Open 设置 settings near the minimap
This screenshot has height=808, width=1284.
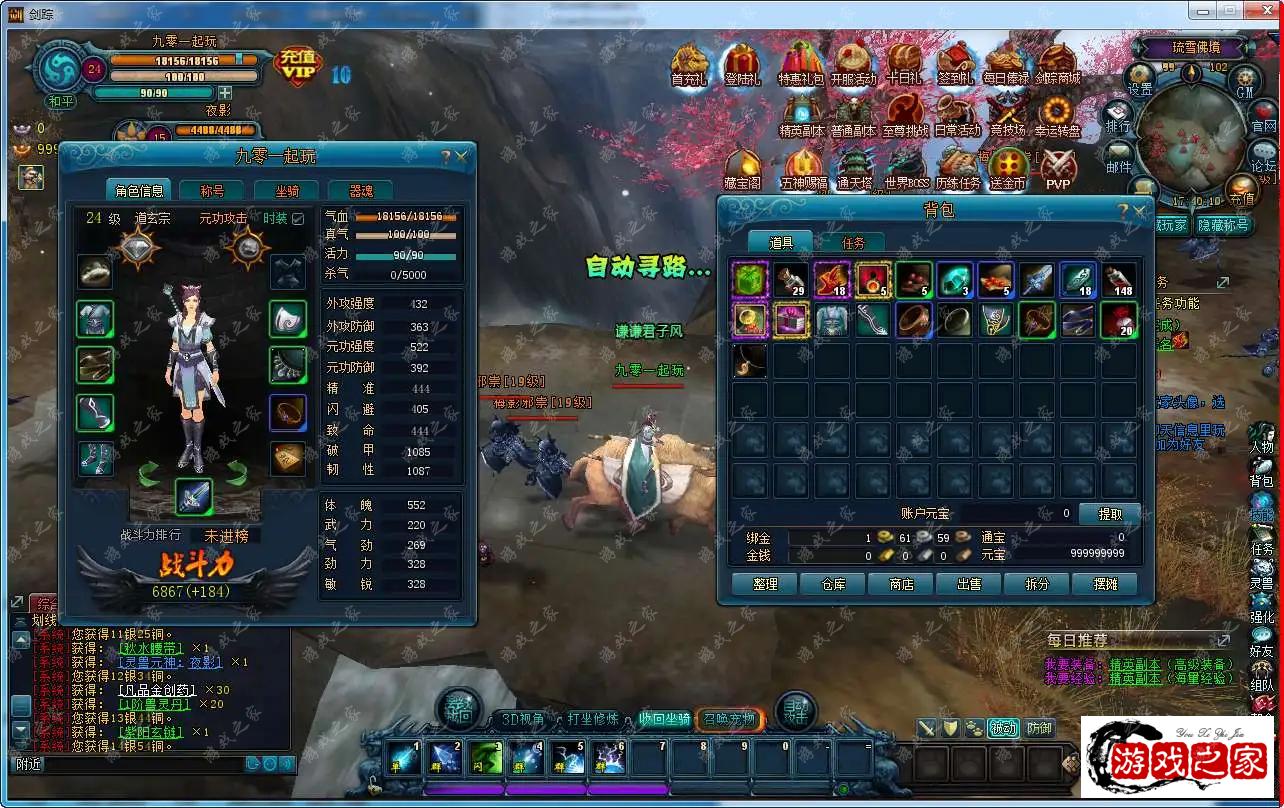[1140, 78]
